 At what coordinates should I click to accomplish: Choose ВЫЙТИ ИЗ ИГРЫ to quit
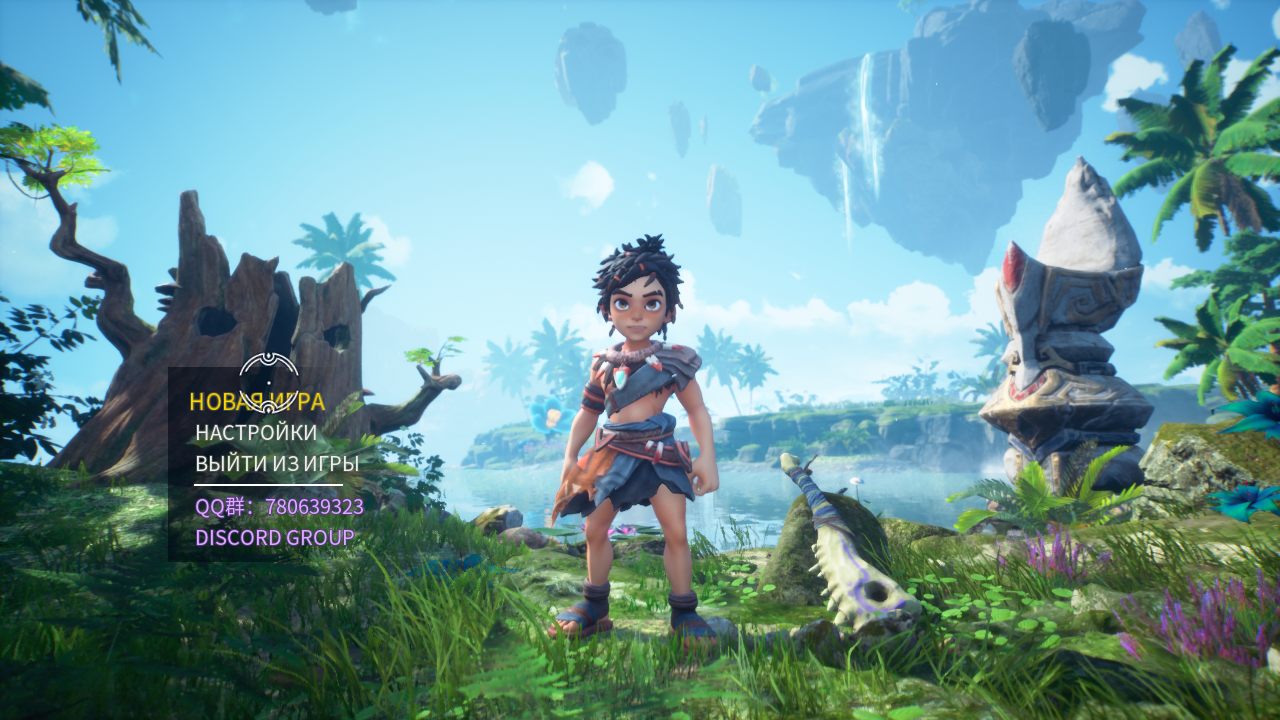pyautogui.click(x=277, y=464)
